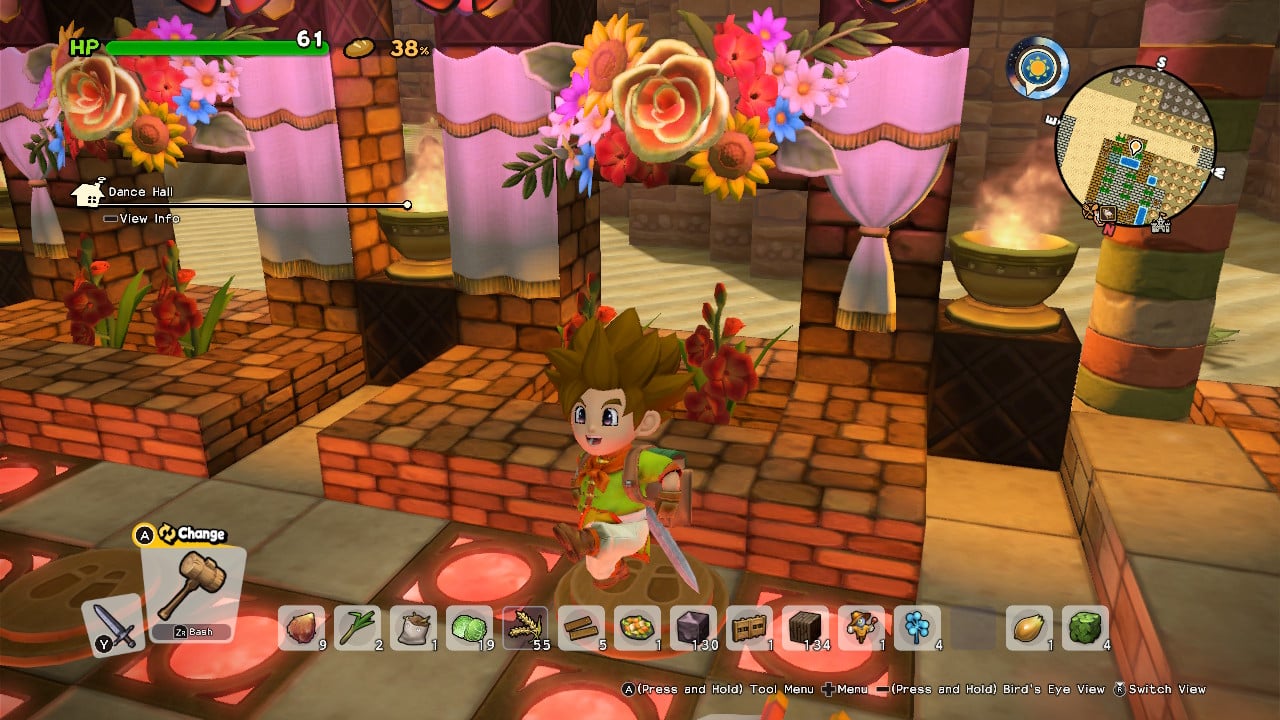The width and height of the screenshot is (1280, 720).
Task: Choose the green leafy block slot
Action: (1085, 628)
